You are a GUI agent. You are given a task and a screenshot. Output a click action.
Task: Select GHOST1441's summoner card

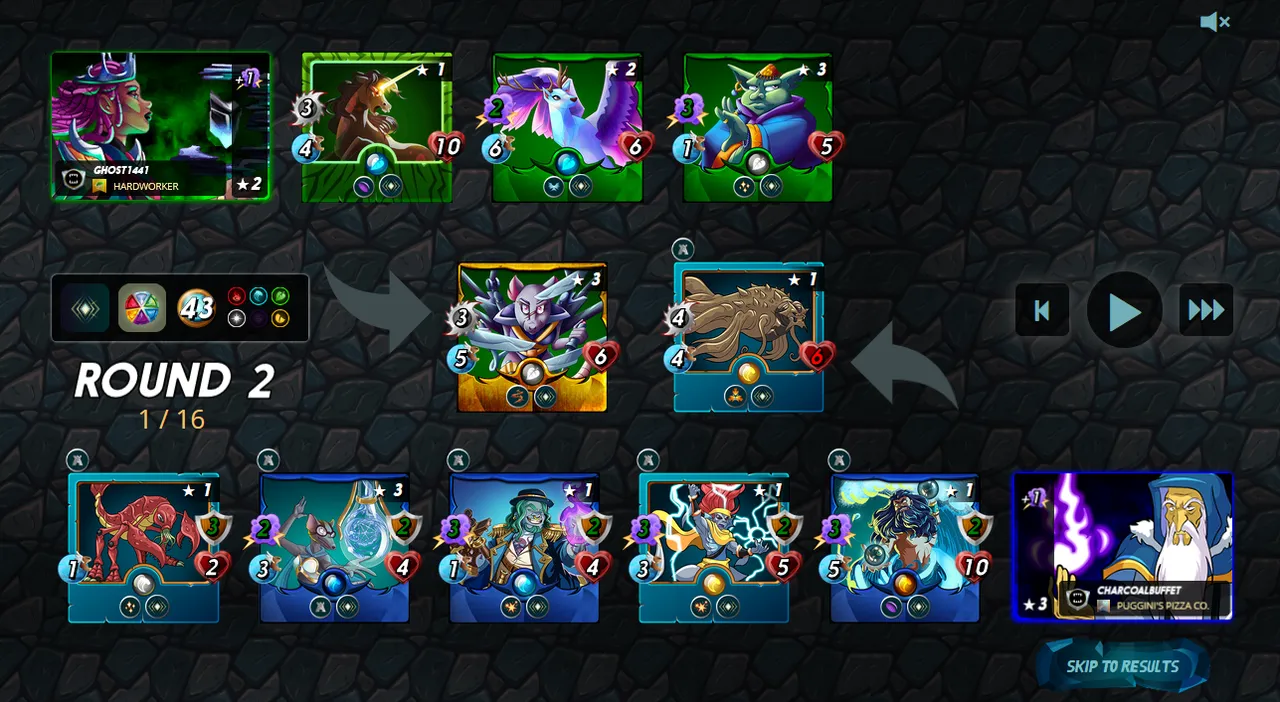click(160, 126)
